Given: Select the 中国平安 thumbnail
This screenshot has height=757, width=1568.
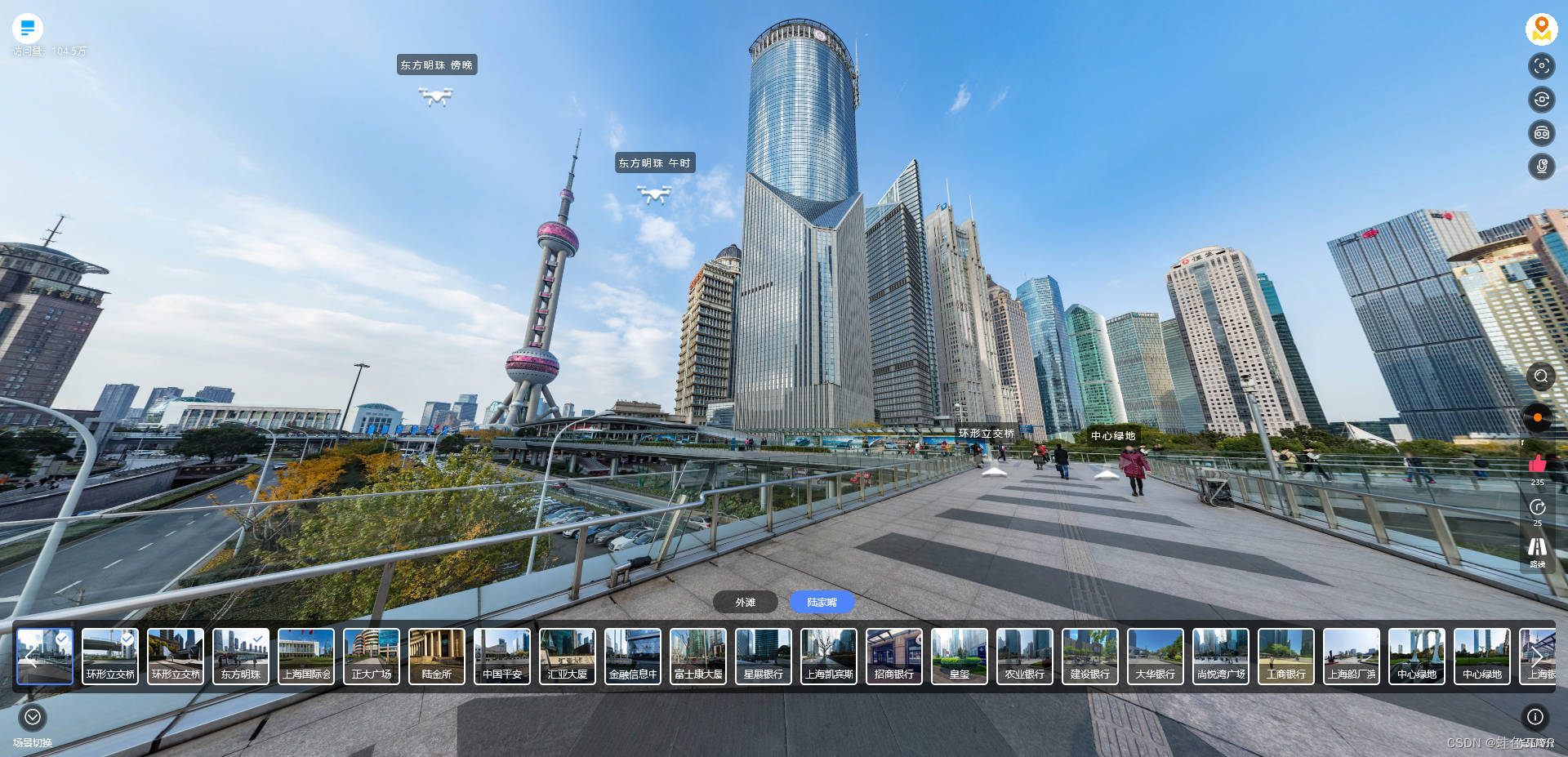Looking at the screenshot, I should click(502, 656).
